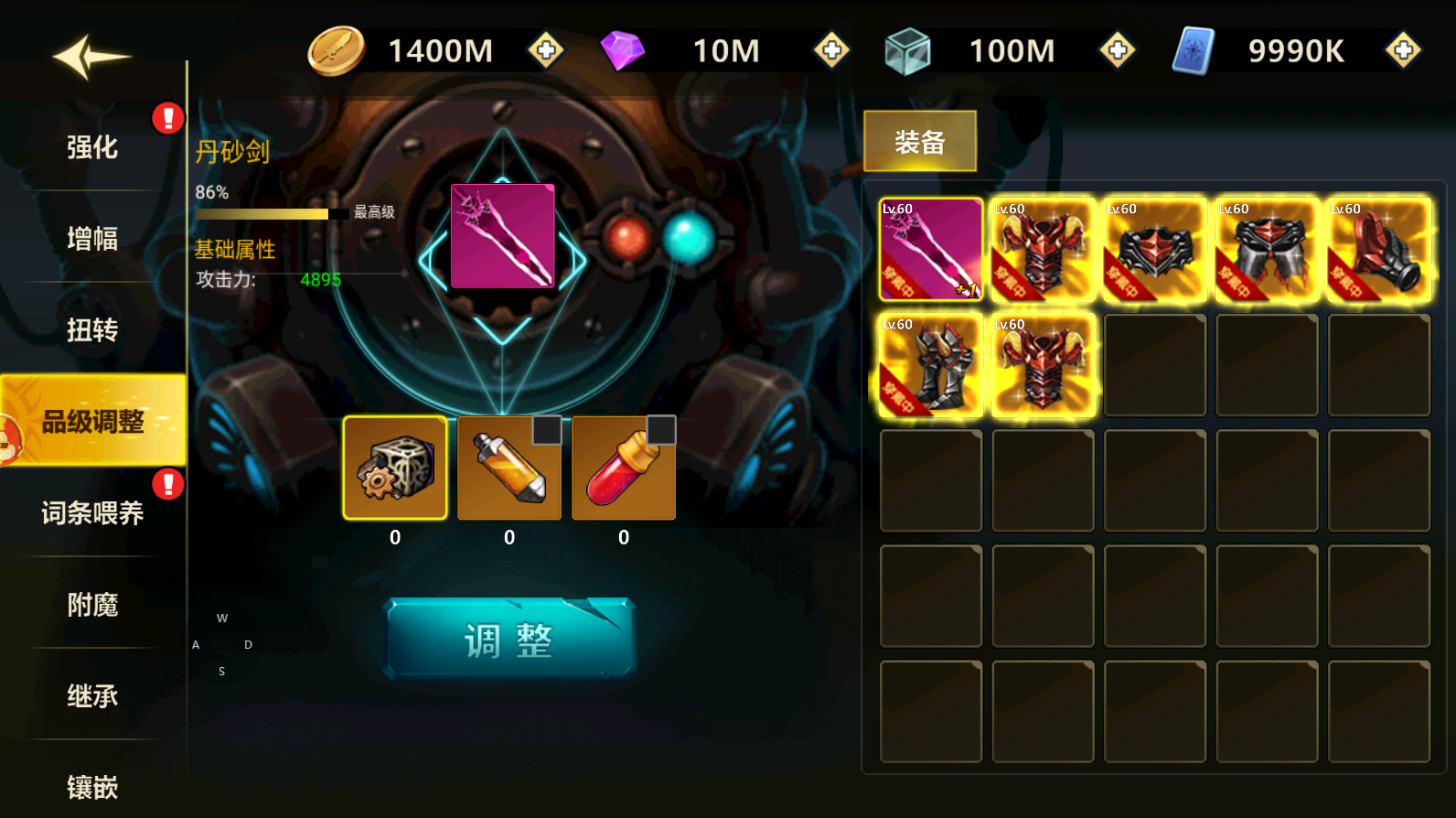
Task: Select the equipped Lv.60 pink sword thumbnail
Action: click(x=930, y=249)
